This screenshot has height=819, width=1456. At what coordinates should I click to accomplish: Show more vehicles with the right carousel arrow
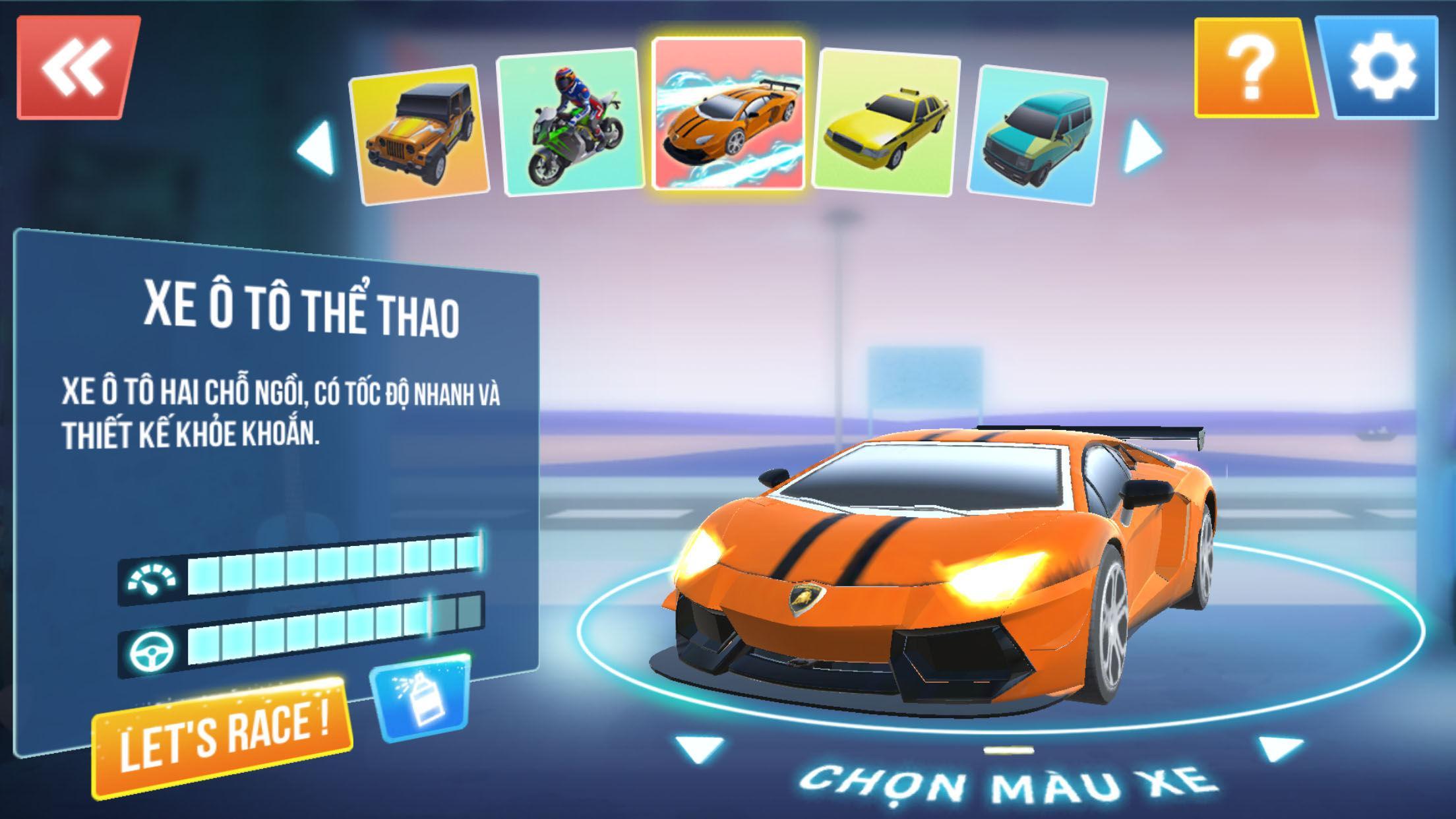[x=1141, y=146]
